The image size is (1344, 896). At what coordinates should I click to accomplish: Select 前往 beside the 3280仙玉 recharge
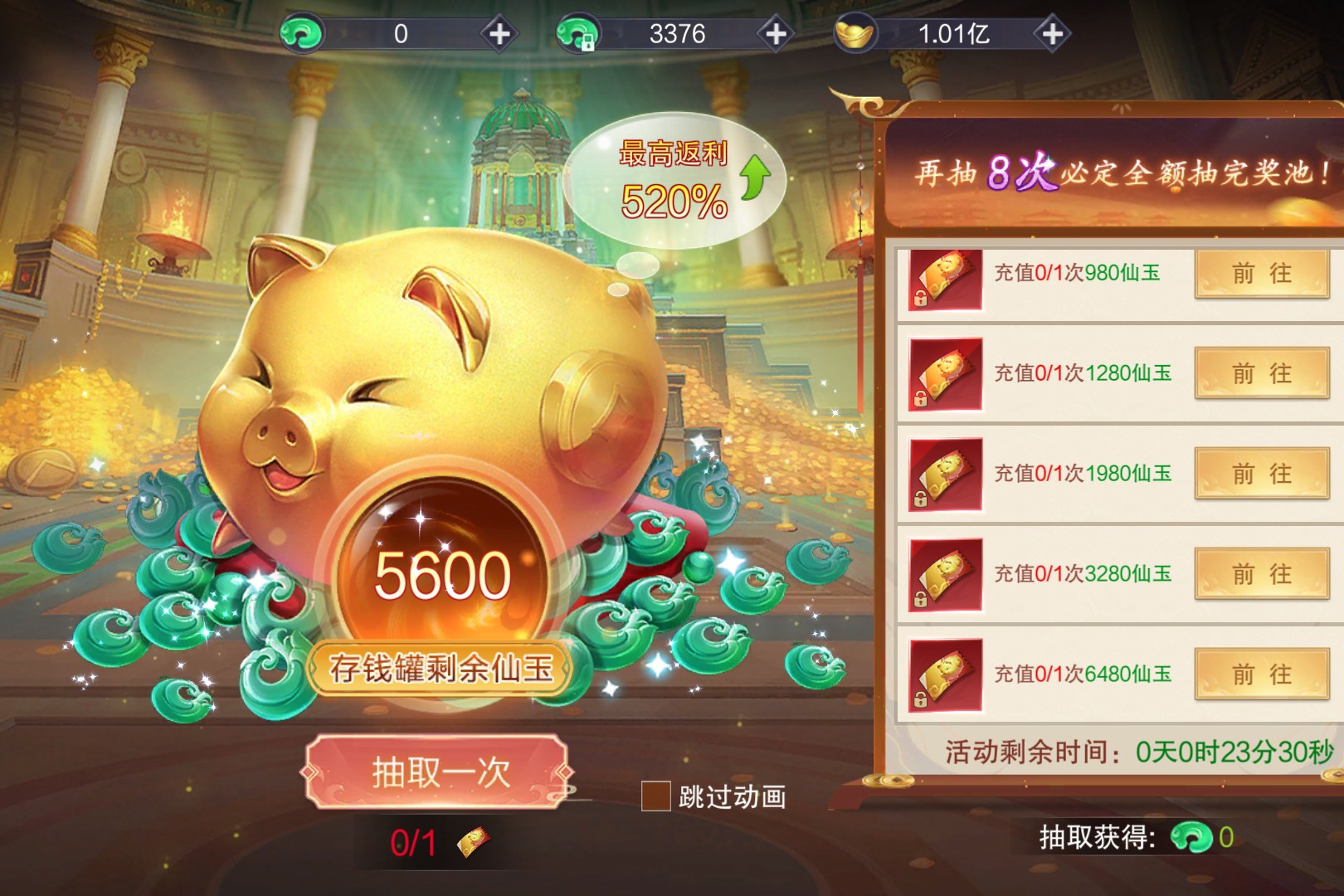coord(1261,574)
